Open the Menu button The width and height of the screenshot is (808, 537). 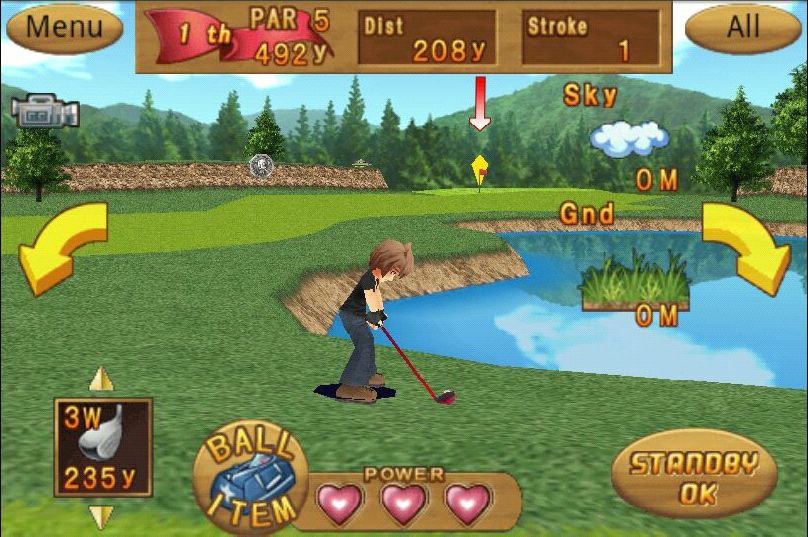point(64,27)
